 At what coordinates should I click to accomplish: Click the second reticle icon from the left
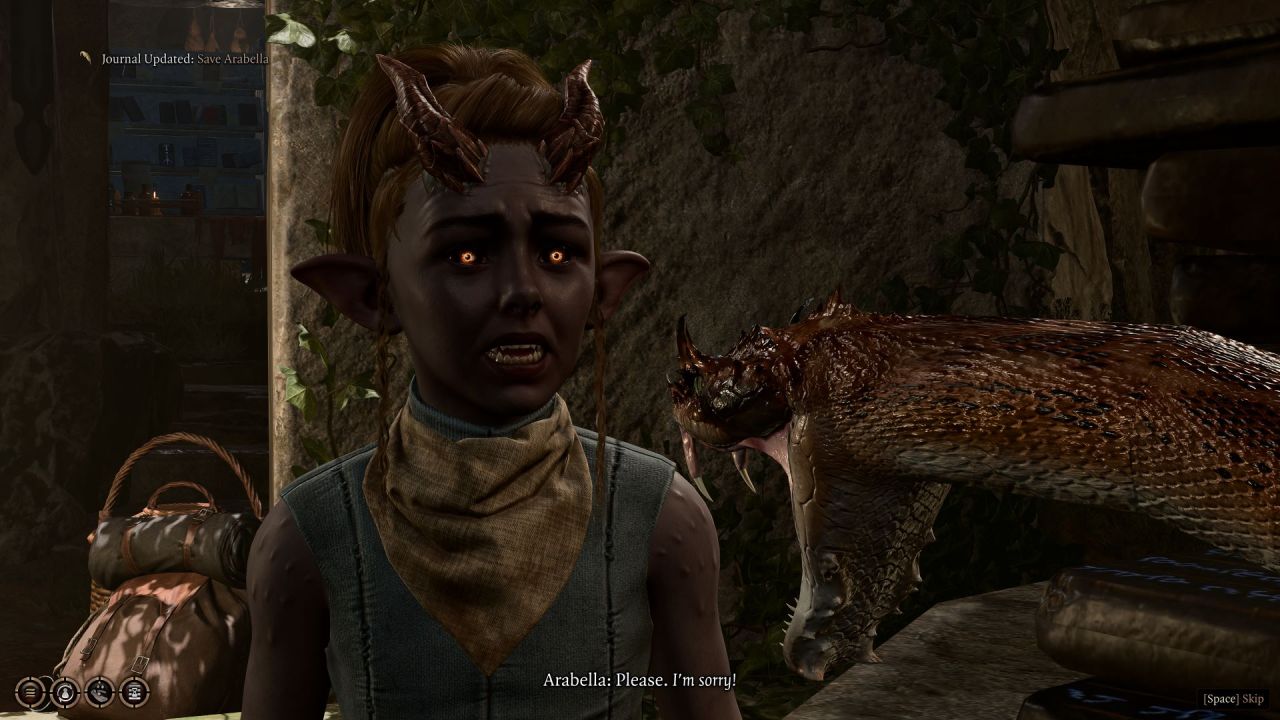coord(65,692)
